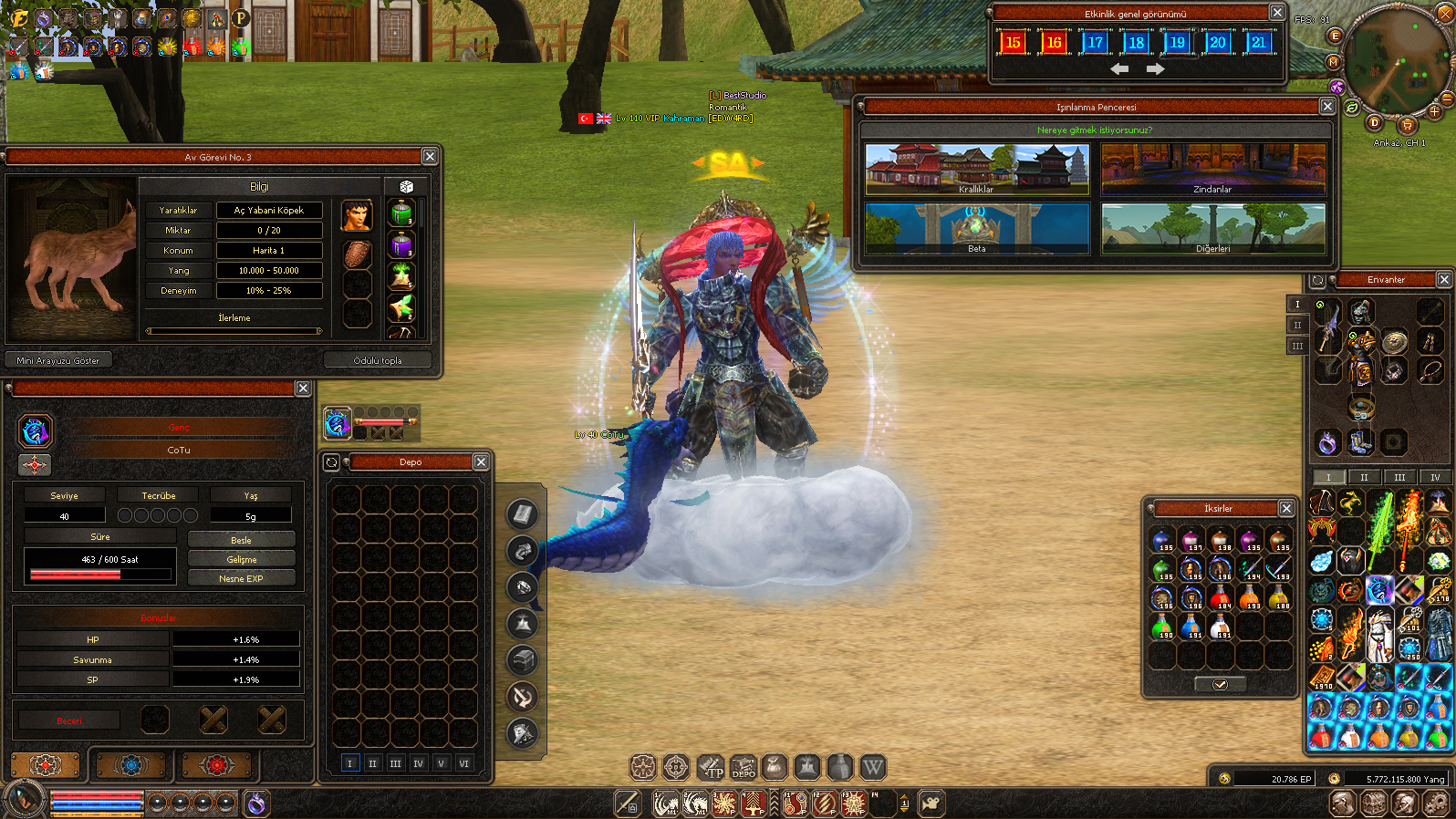Close the İksirler potions window

pyautogui.click(x=1286, y=508)
